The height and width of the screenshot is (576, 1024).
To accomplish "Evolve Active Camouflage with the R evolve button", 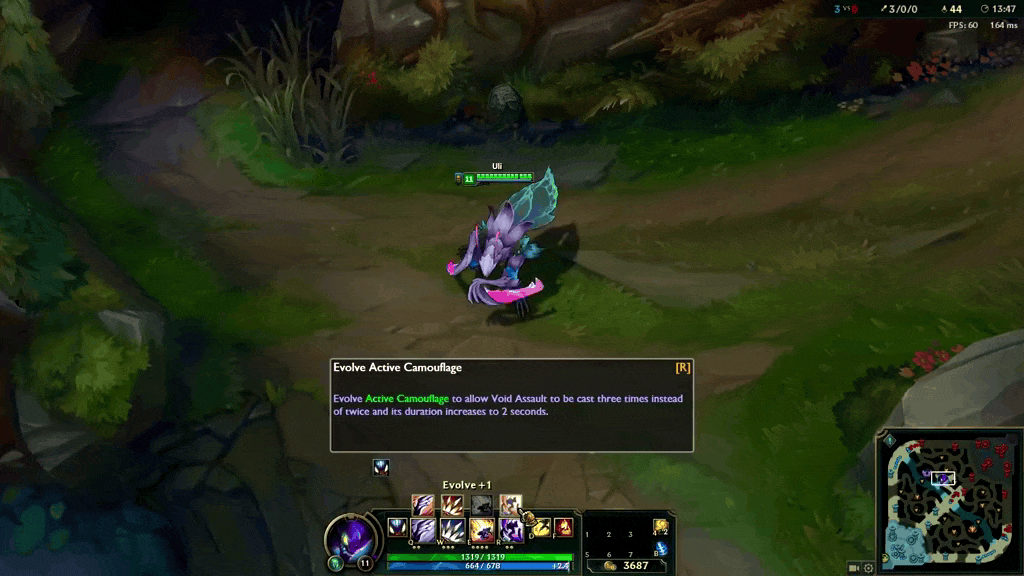I will (510, 505).
